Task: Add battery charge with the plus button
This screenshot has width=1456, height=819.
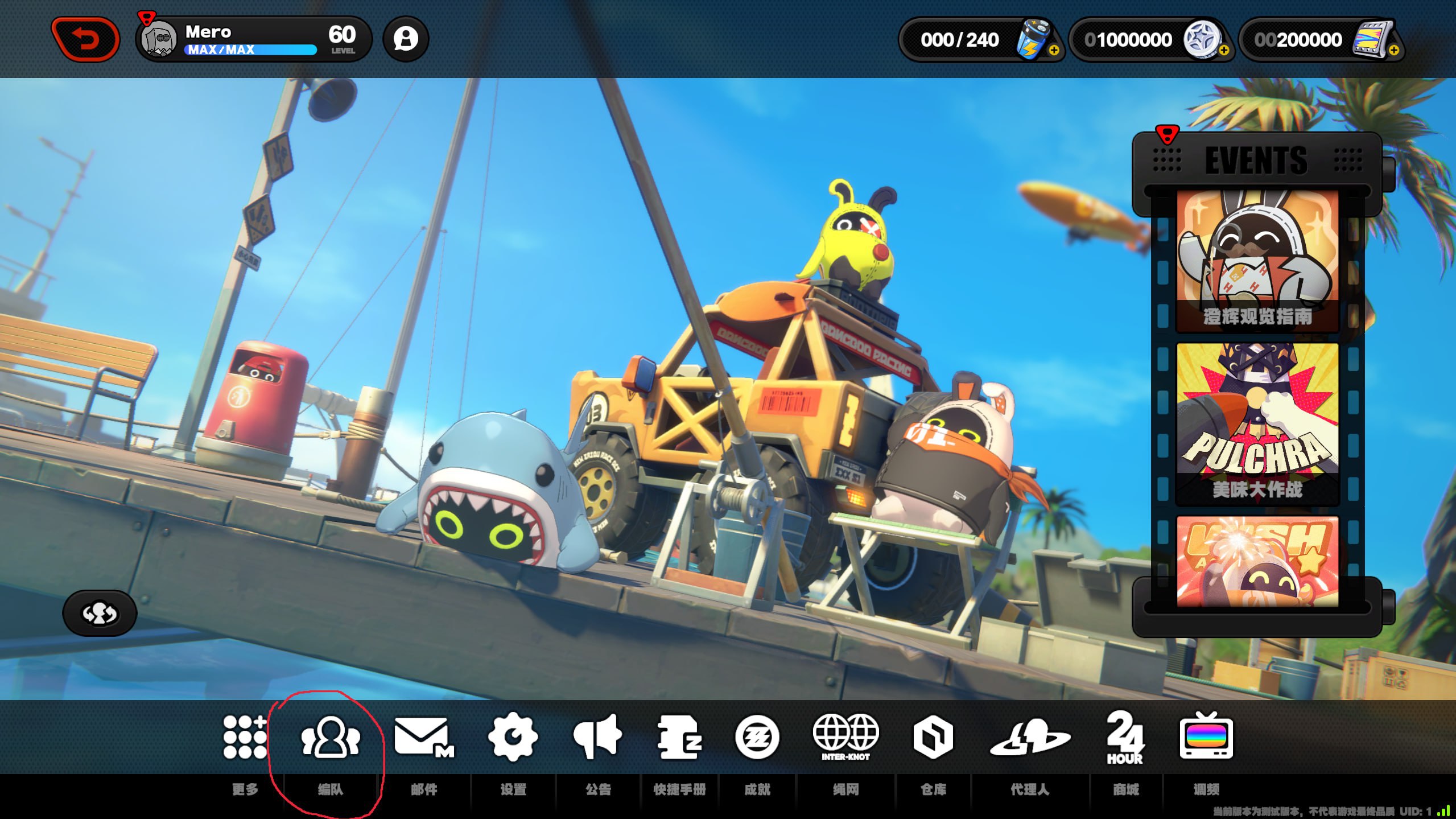Action: click(1054, 51)
